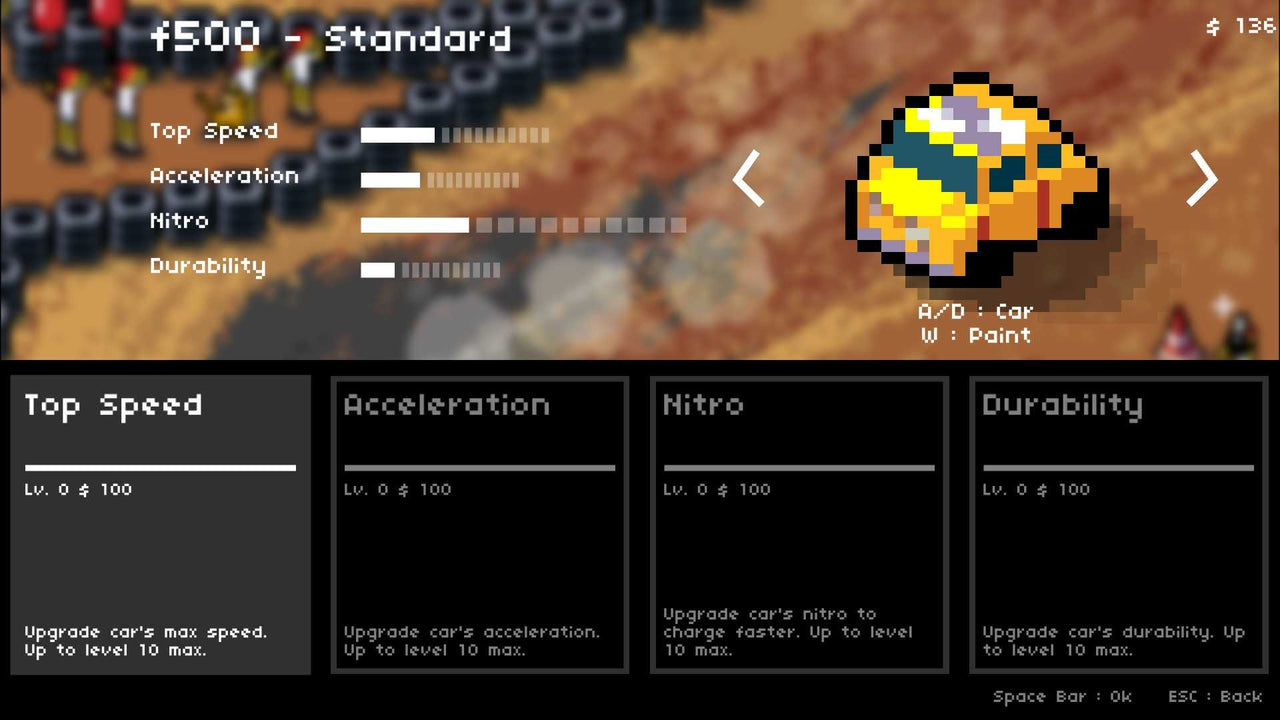Image resolution: width=1280 pixels, height=720 pixels.
Task: Click the Top Speed progress bar
Action: 455,134
